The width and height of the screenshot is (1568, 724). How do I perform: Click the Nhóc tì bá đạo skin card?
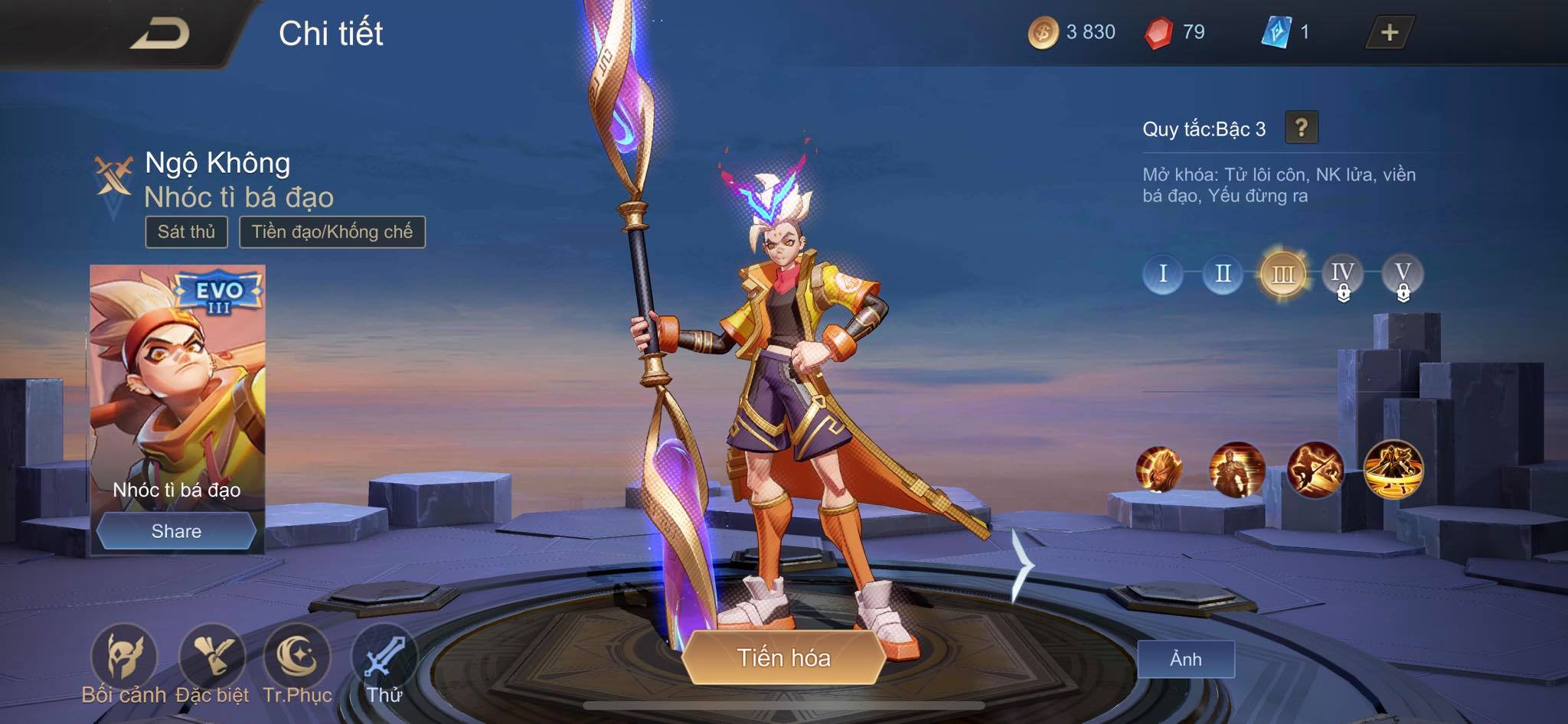pyautogui.click(x=178, y=383)
